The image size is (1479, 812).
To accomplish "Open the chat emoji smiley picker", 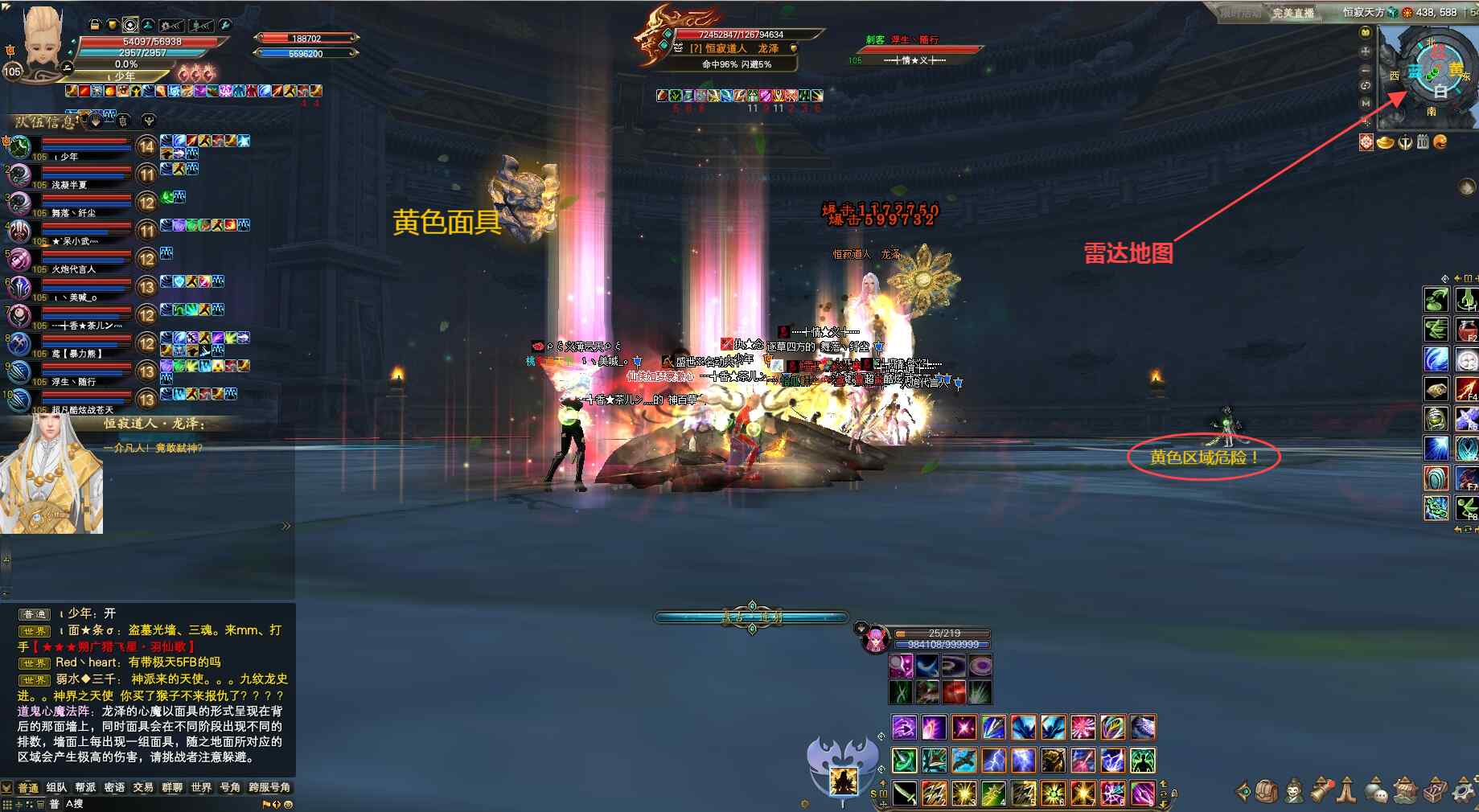I will click(x=289, y=803).
